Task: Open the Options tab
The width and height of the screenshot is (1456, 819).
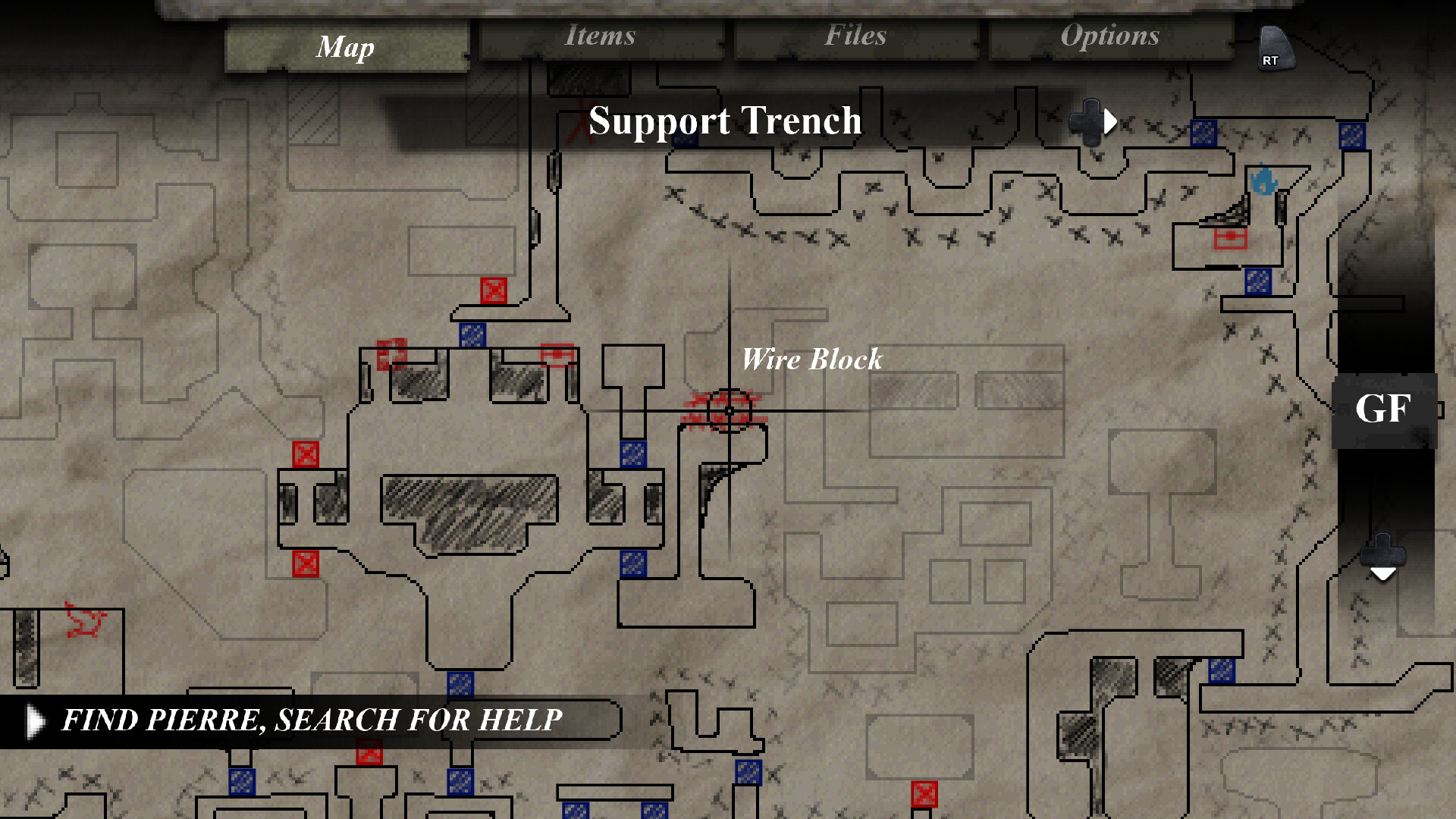Action: coord(1110,36)
